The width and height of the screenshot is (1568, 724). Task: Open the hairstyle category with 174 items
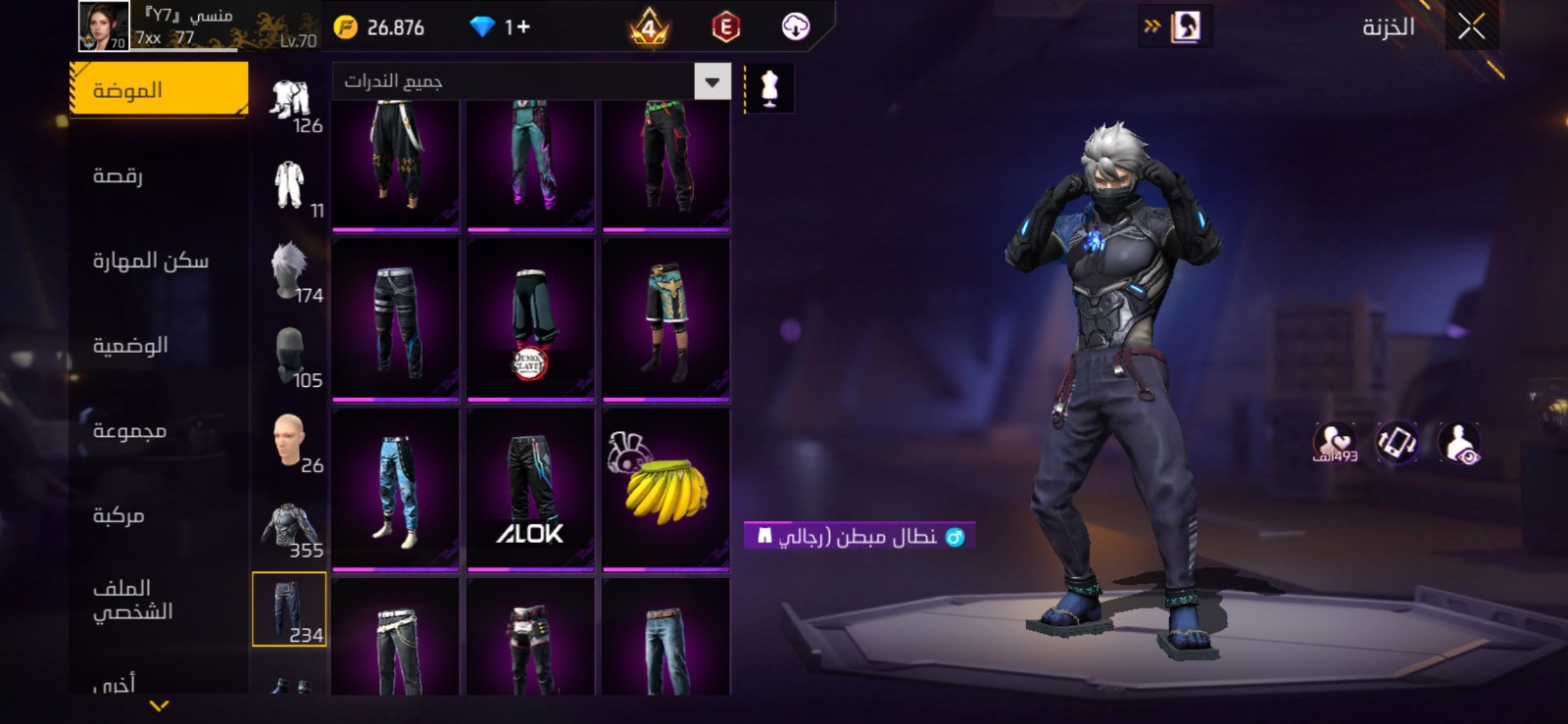(x=291, y=271)
